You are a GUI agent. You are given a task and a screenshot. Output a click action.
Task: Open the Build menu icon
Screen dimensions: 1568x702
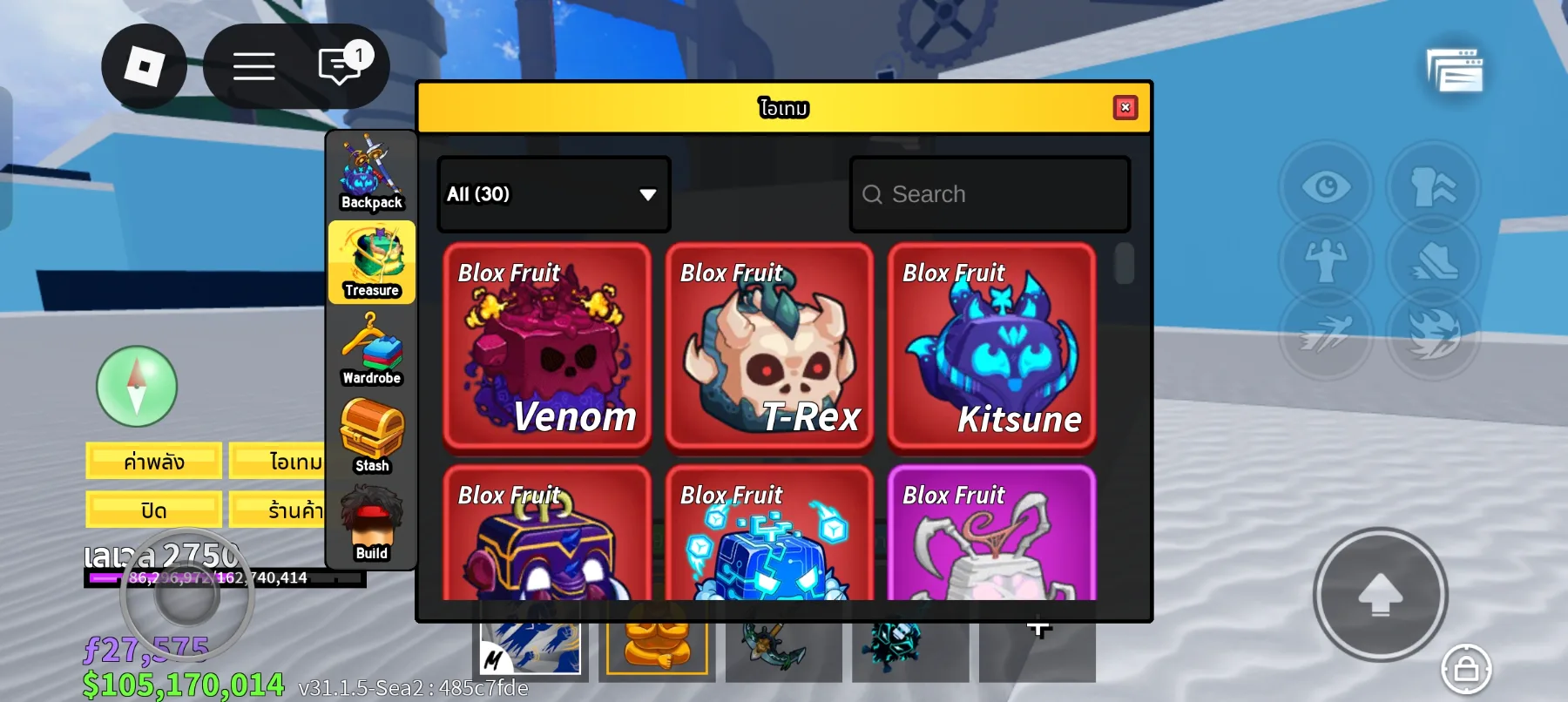coord(371,523)
